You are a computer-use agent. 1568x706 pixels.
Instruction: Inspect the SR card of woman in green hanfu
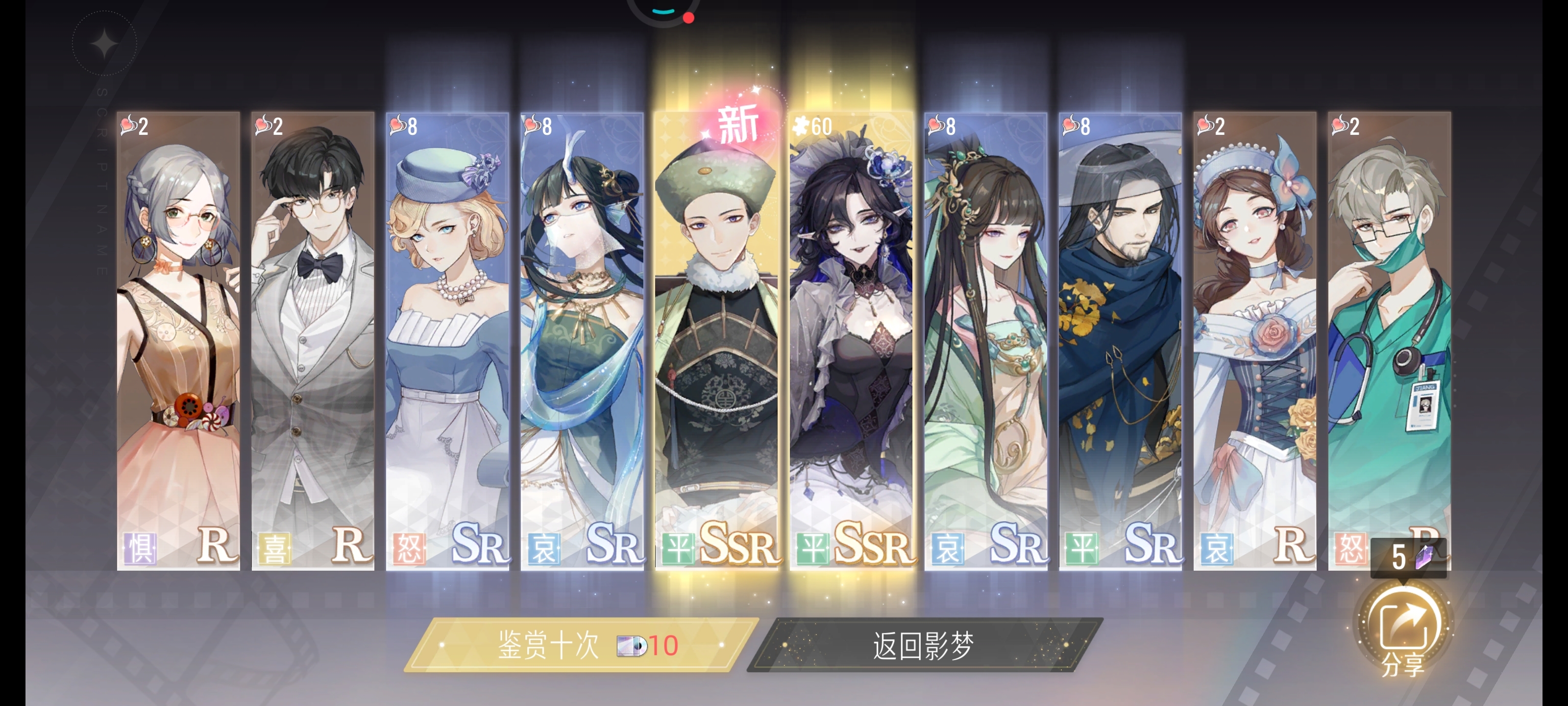(986, 341)
